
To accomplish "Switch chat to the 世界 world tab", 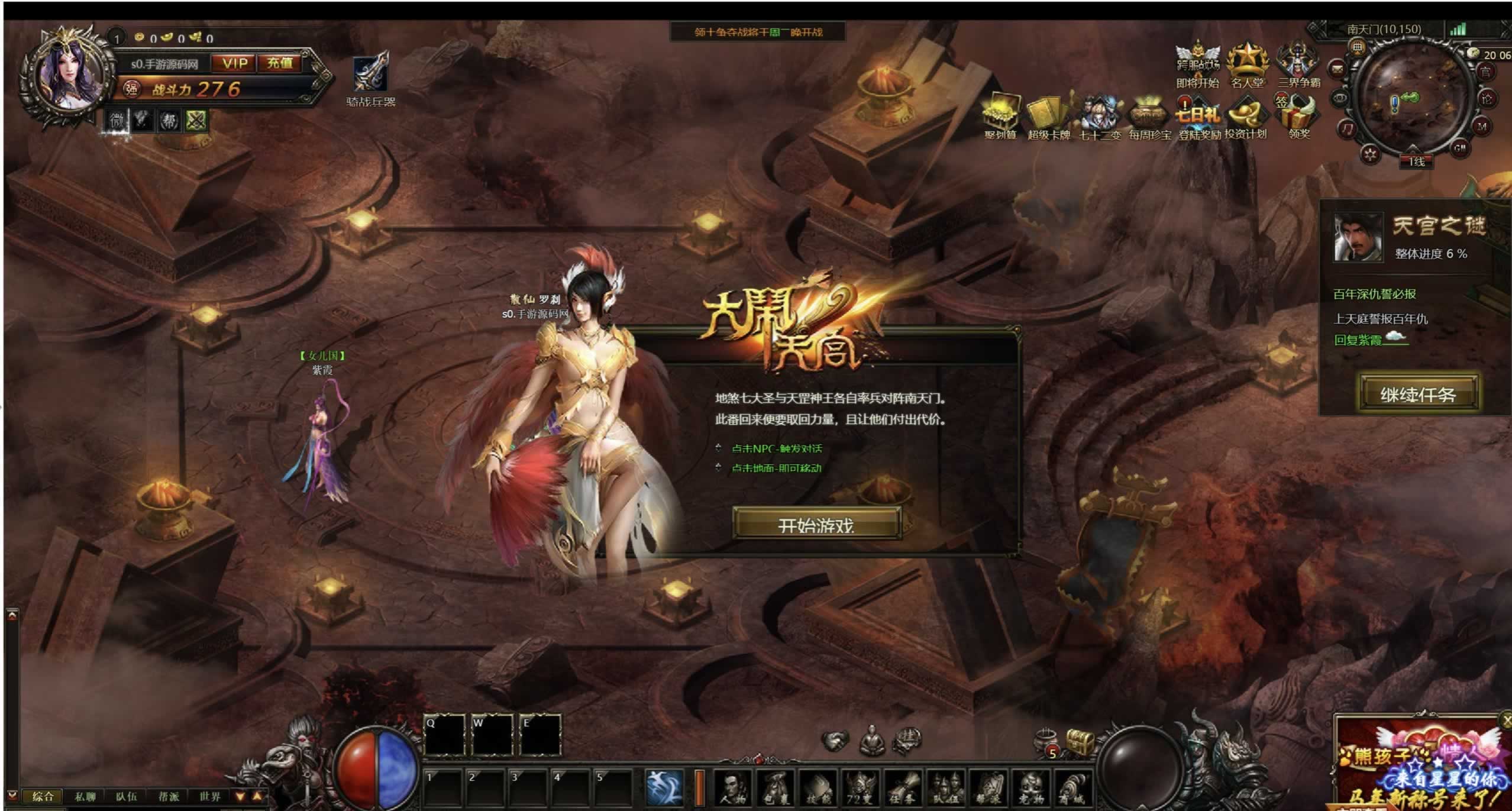I will tap(209, 796).
